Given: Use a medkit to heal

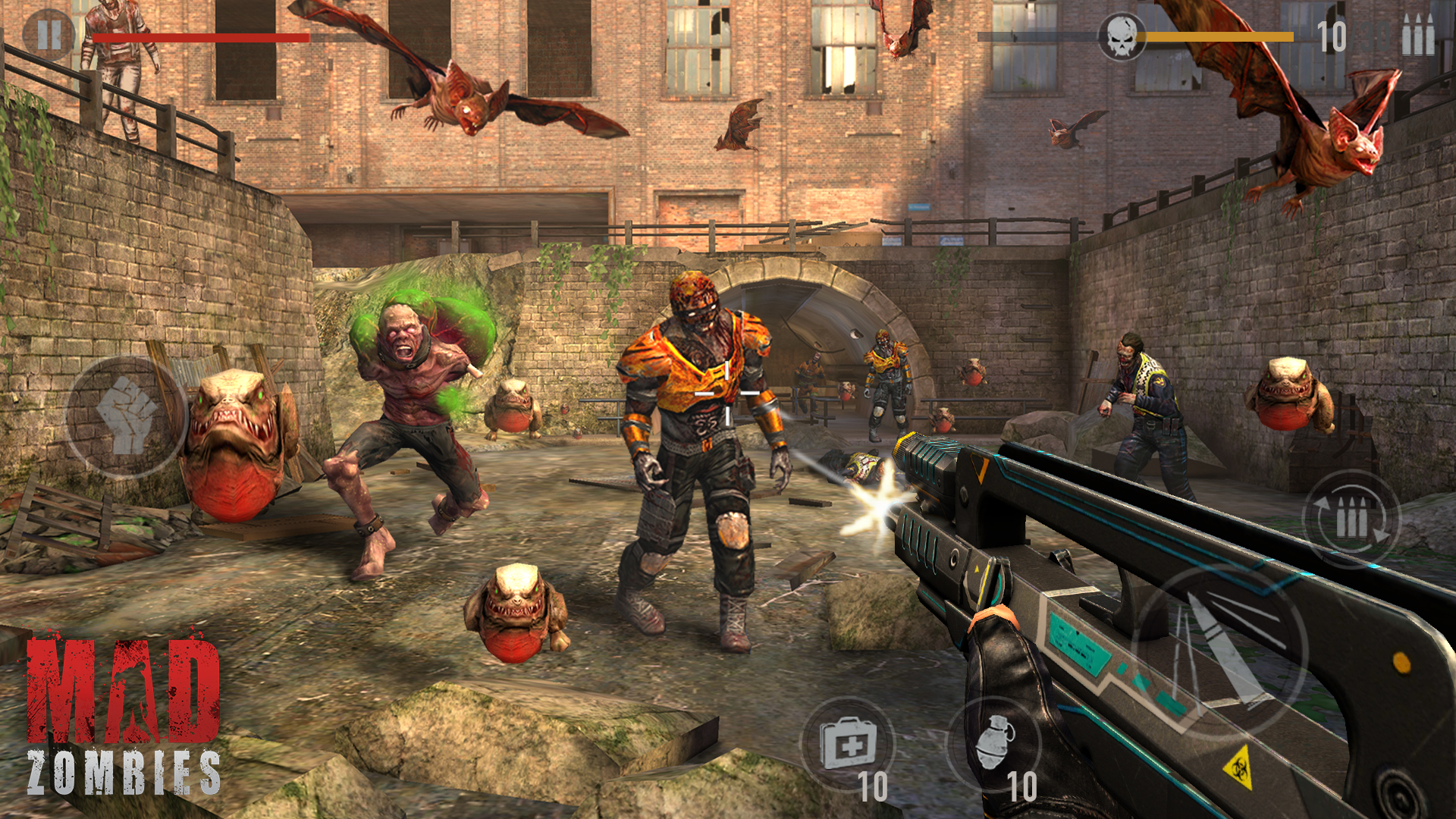Looking at the screenshot, I should click(848, 744).
